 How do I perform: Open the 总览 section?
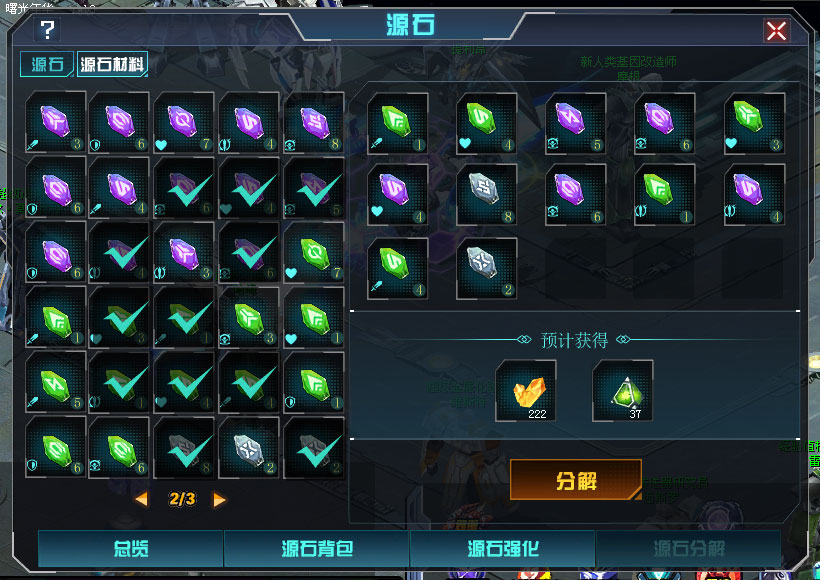131,549
